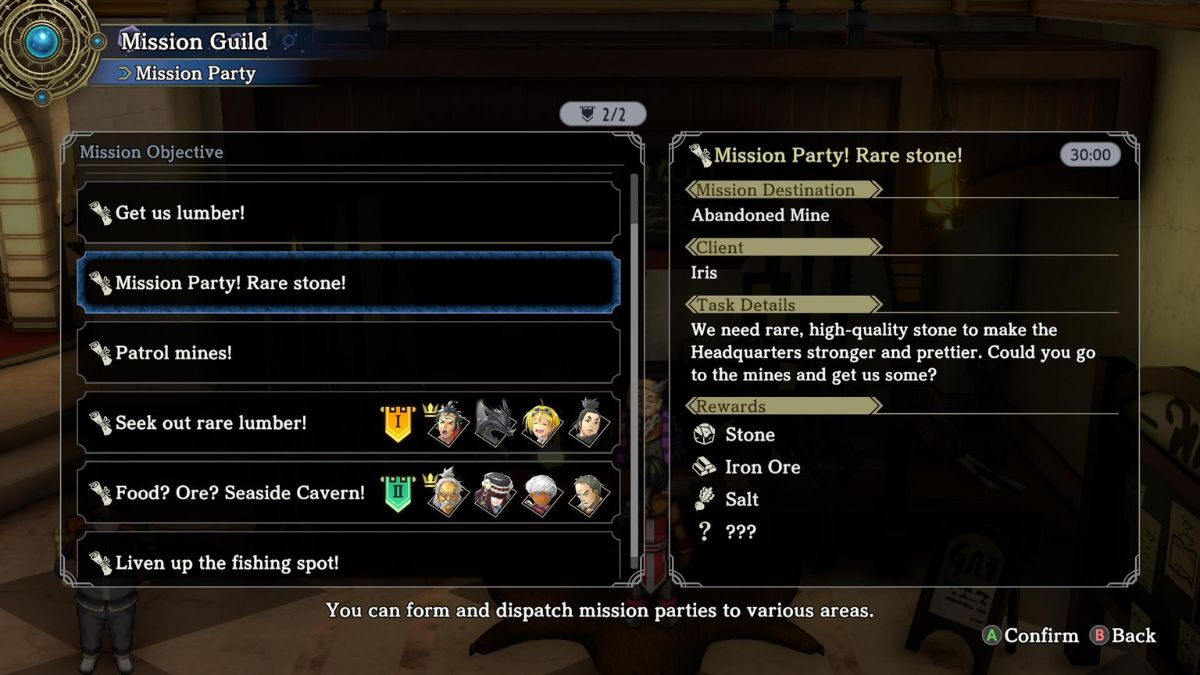
Task: Click the wolf-head party member portrait
Action: 494,423
